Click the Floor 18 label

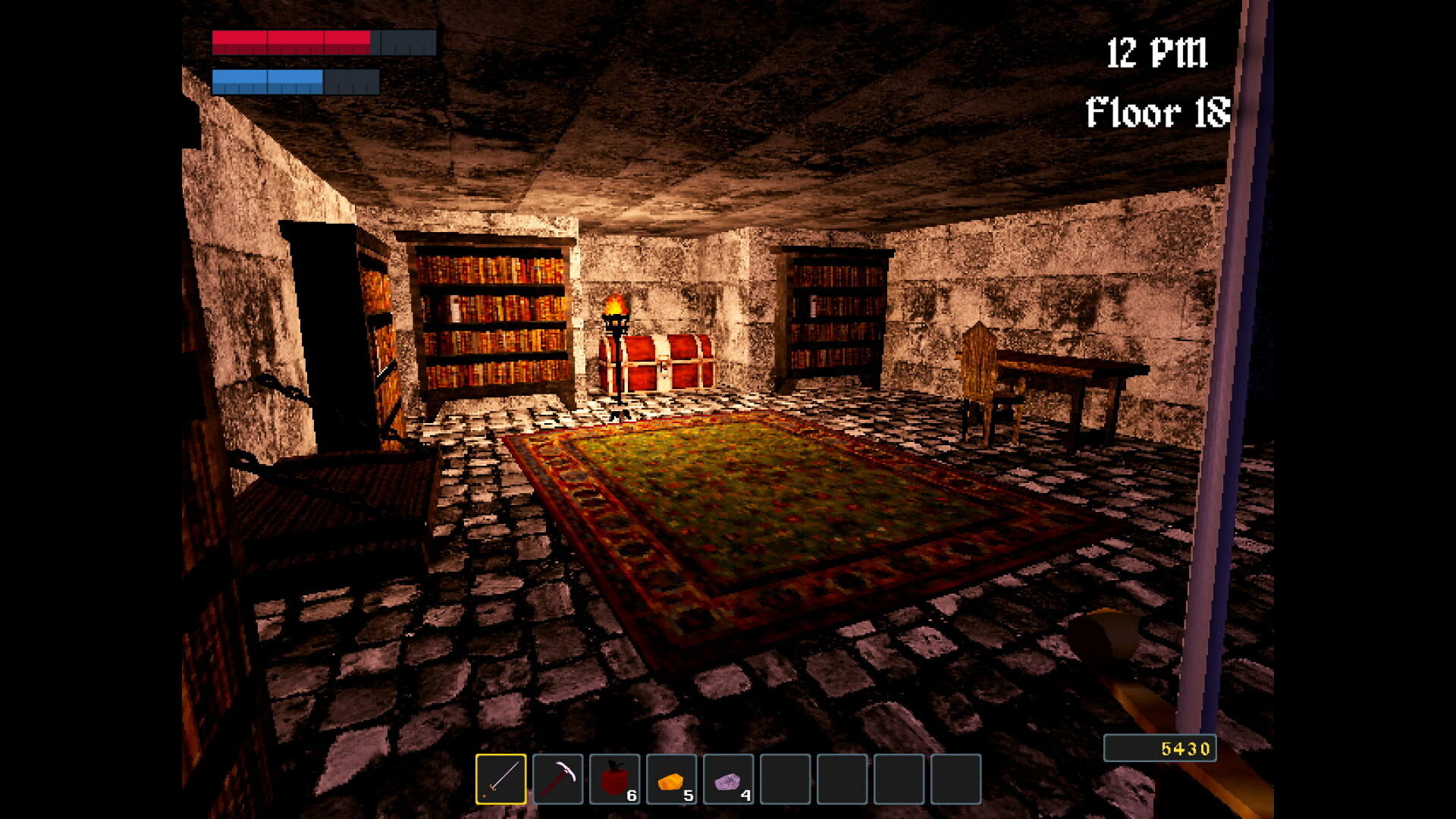(x=1157, y=112)
